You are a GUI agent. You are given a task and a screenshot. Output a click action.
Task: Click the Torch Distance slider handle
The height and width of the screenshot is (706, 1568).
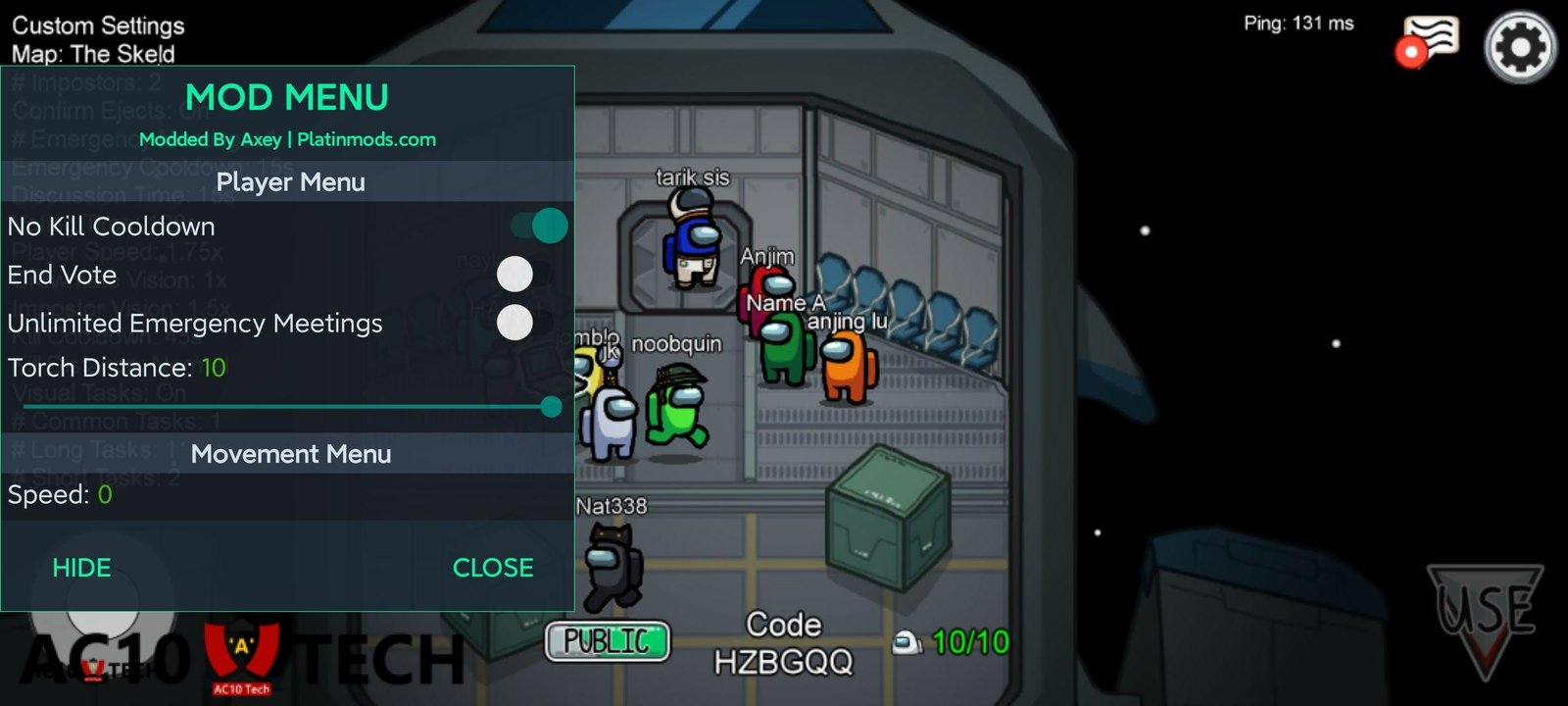point(552,406)
